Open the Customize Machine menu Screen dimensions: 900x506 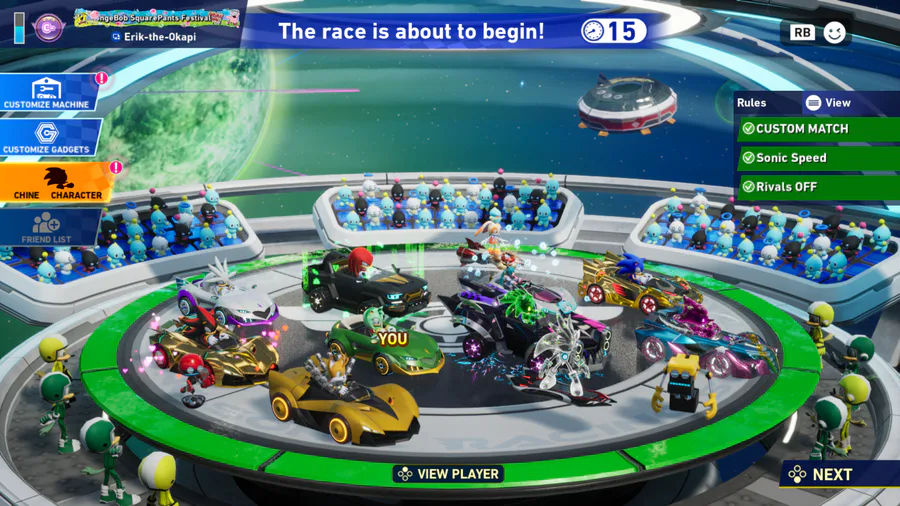click(47, 93)
